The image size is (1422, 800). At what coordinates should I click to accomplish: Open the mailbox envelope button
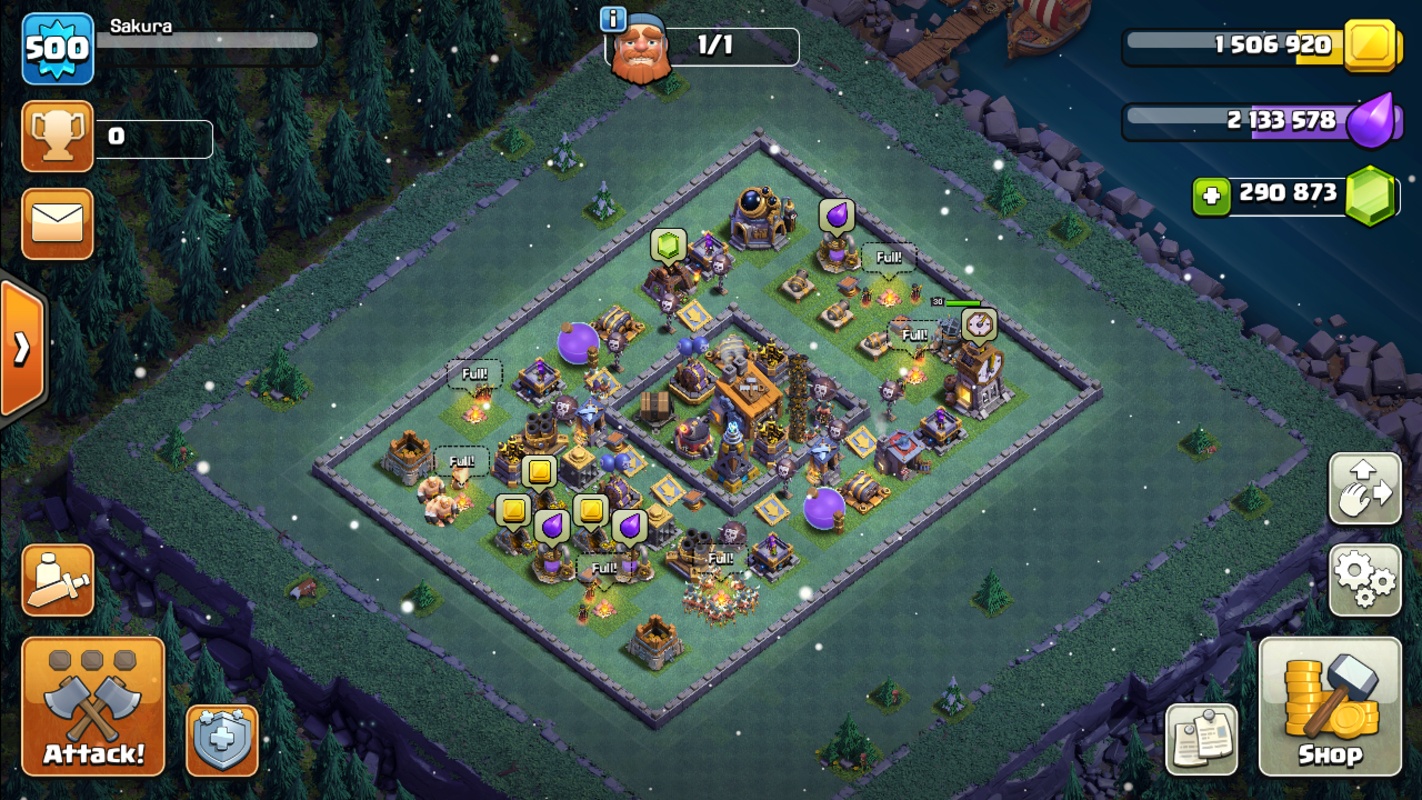57,224
